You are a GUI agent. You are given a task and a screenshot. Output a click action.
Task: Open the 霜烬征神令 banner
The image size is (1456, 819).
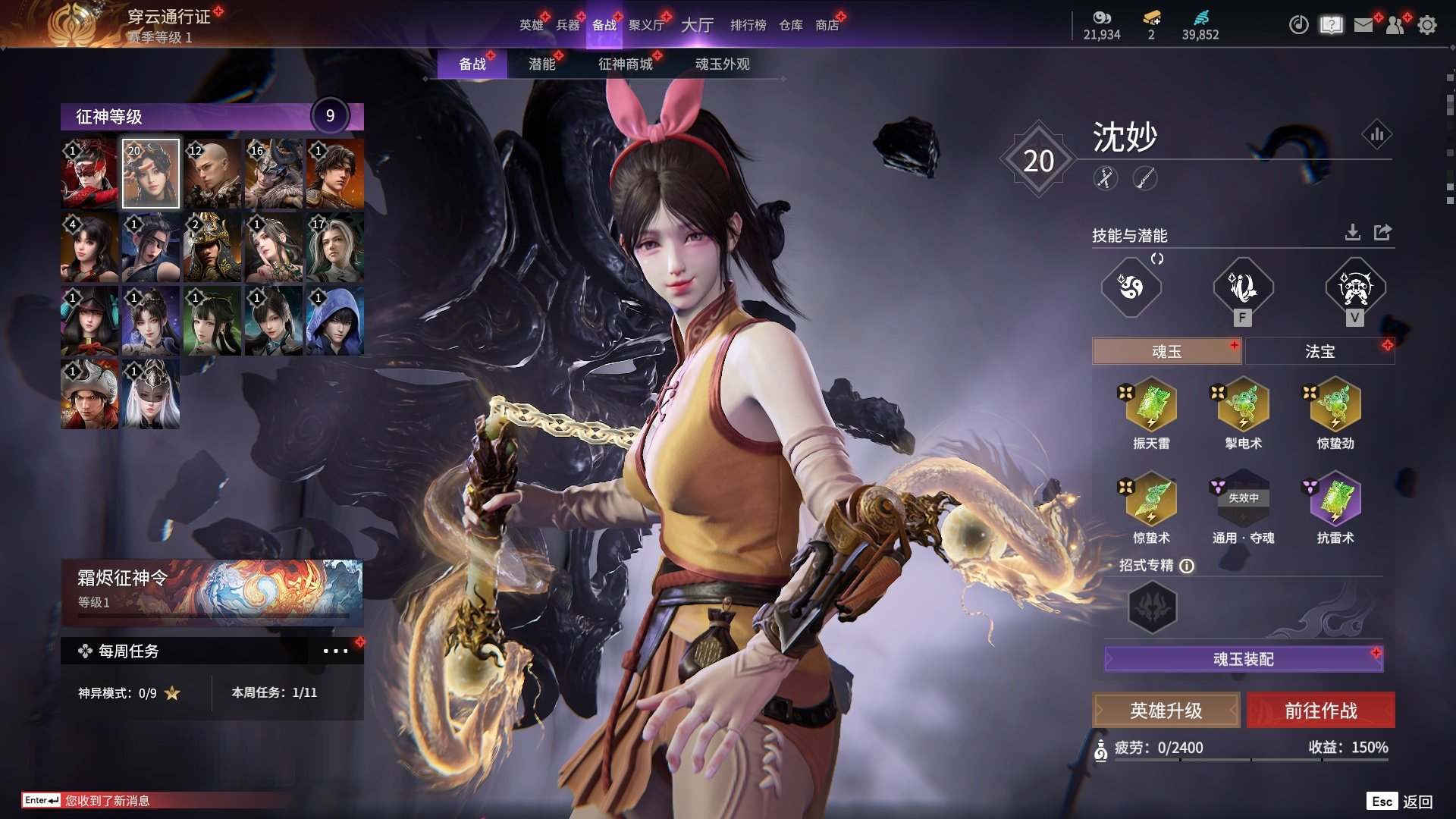[212, 591]
